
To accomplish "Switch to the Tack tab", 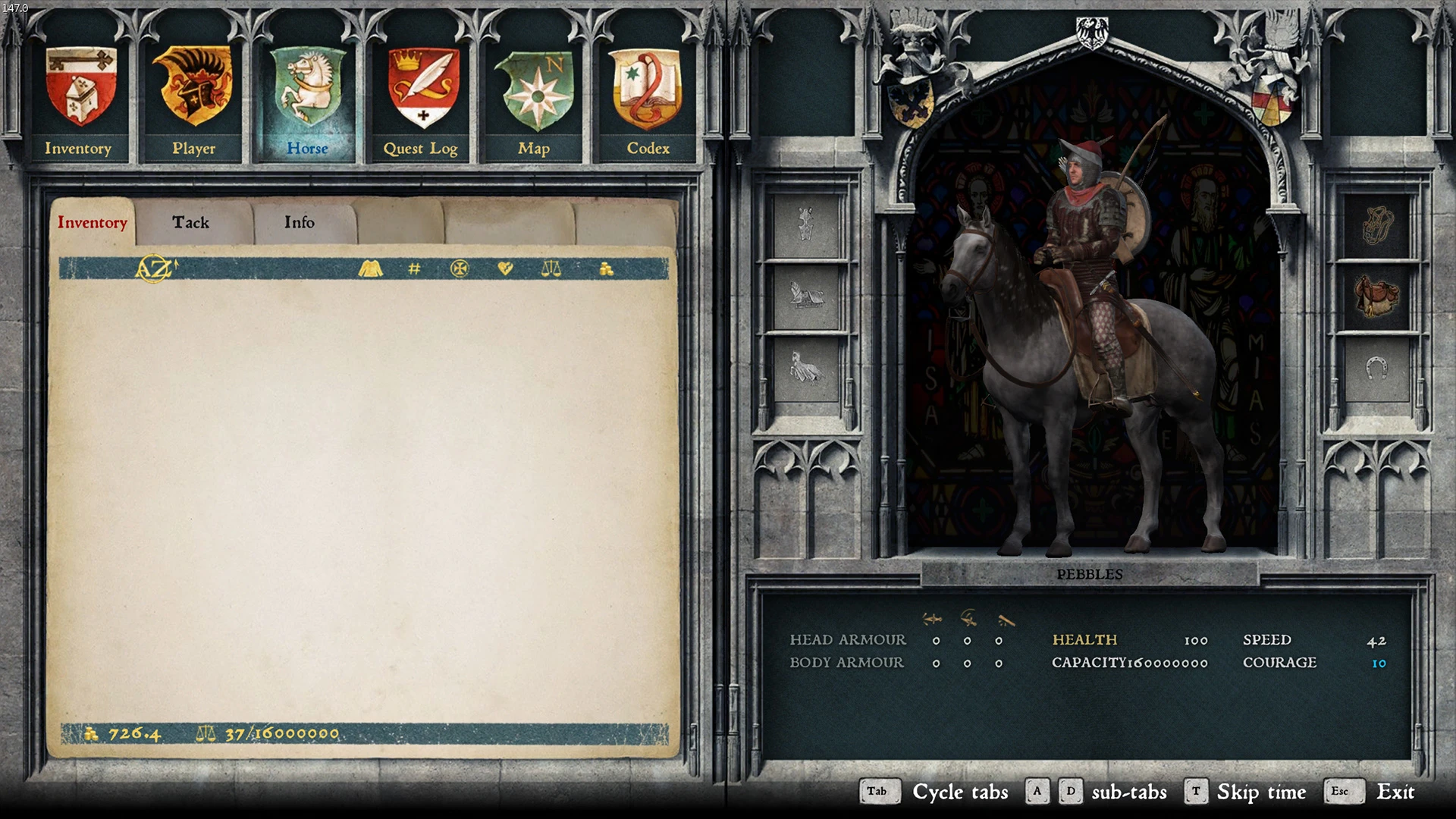I will point(190,222).
